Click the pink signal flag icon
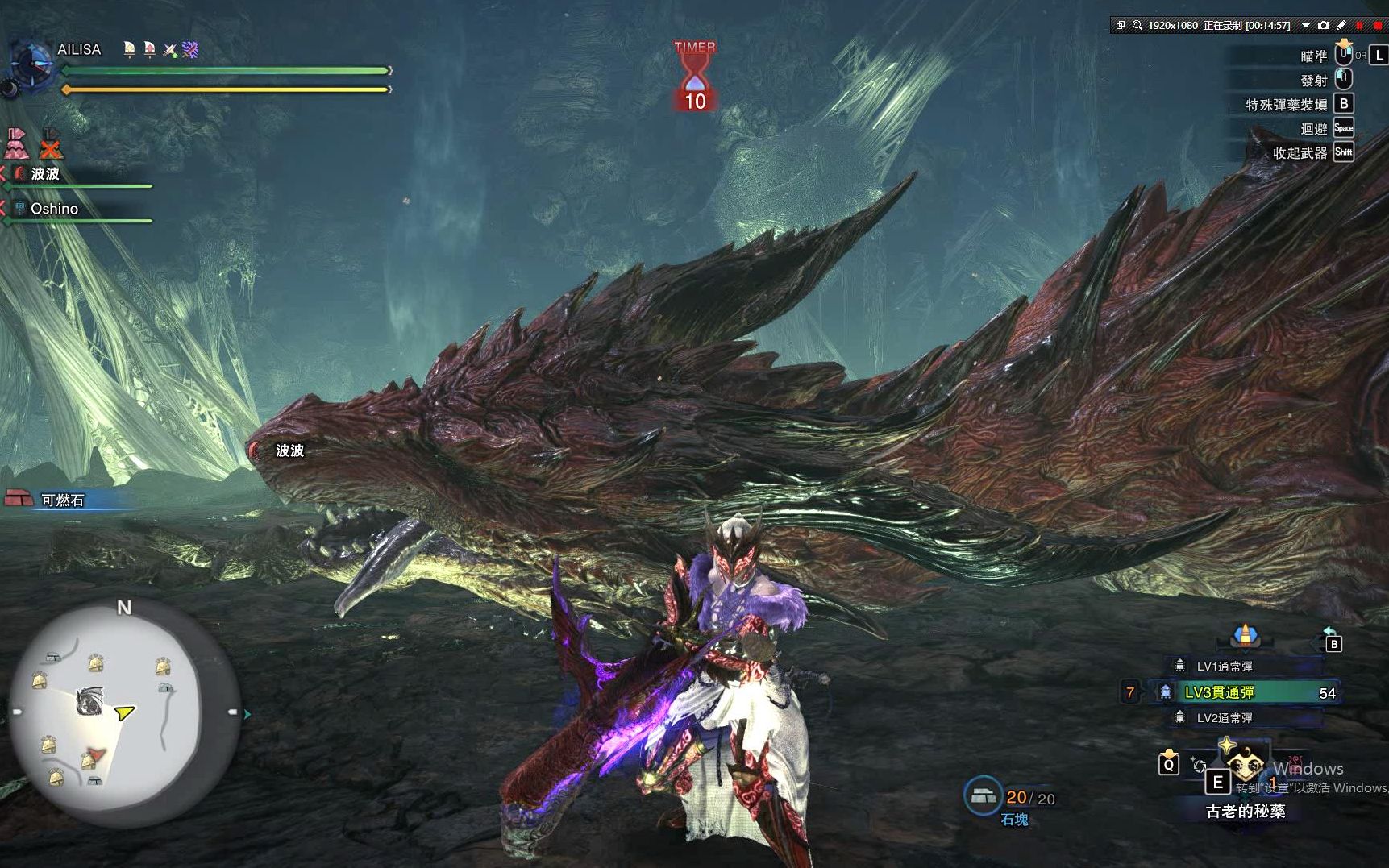 click(16, 143)
